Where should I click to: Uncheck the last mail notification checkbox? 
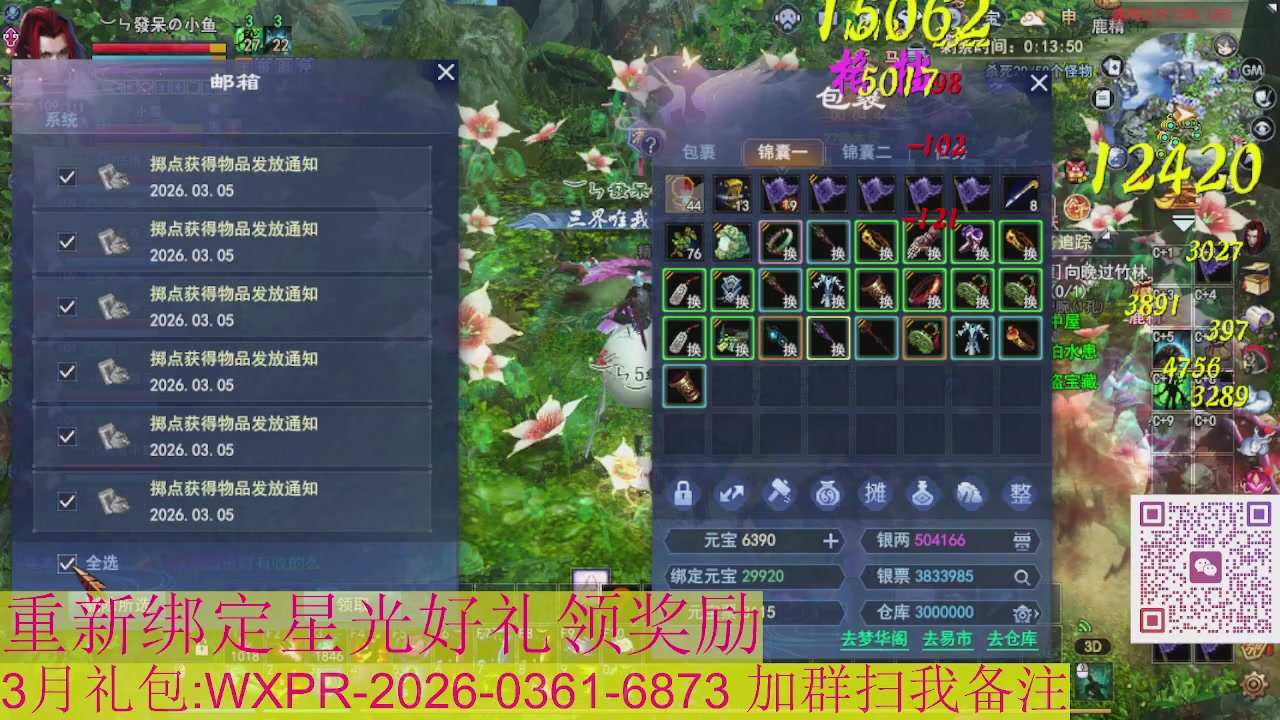click(67, 501)
